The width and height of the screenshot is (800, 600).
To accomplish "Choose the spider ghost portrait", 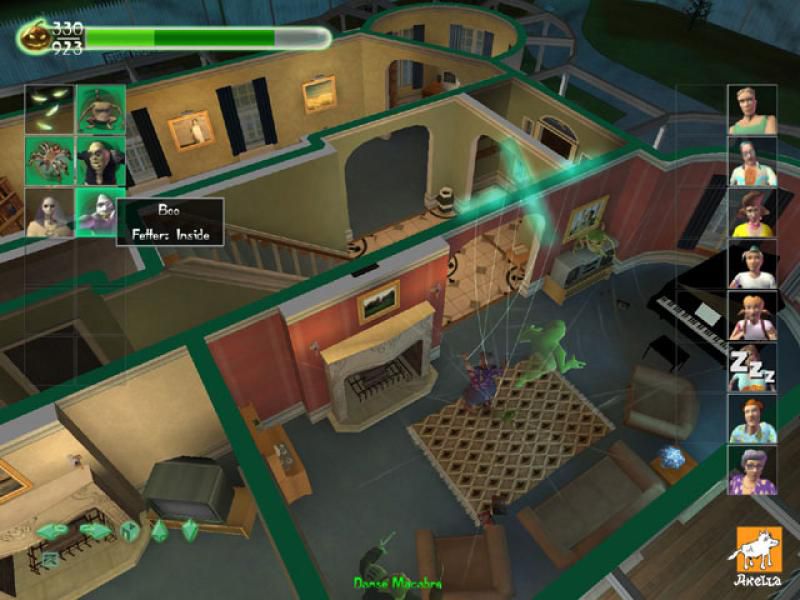I will click(x=50, y=161).
